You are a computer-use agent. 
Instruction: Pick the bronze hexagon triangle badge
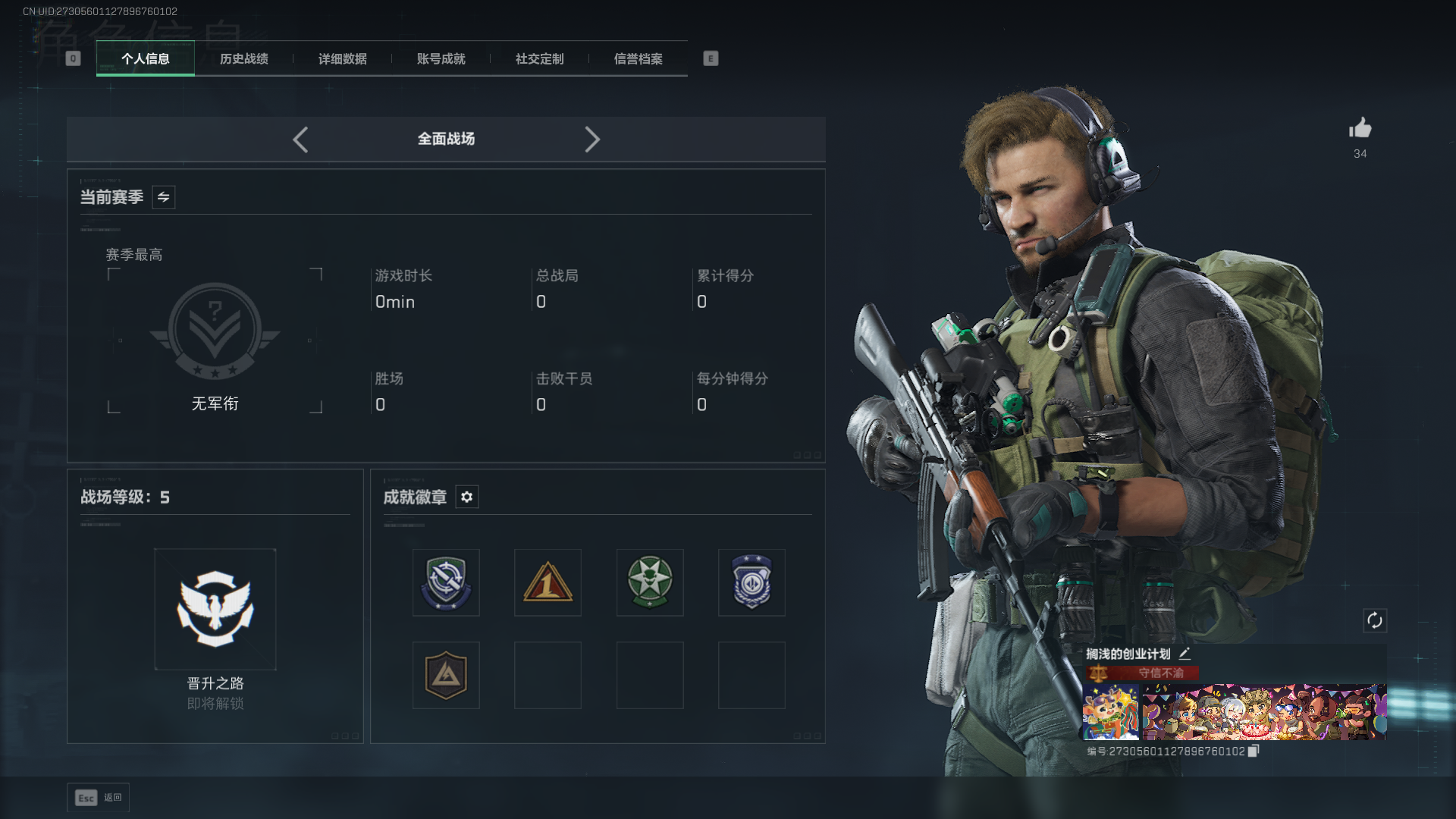coord(446,675)
